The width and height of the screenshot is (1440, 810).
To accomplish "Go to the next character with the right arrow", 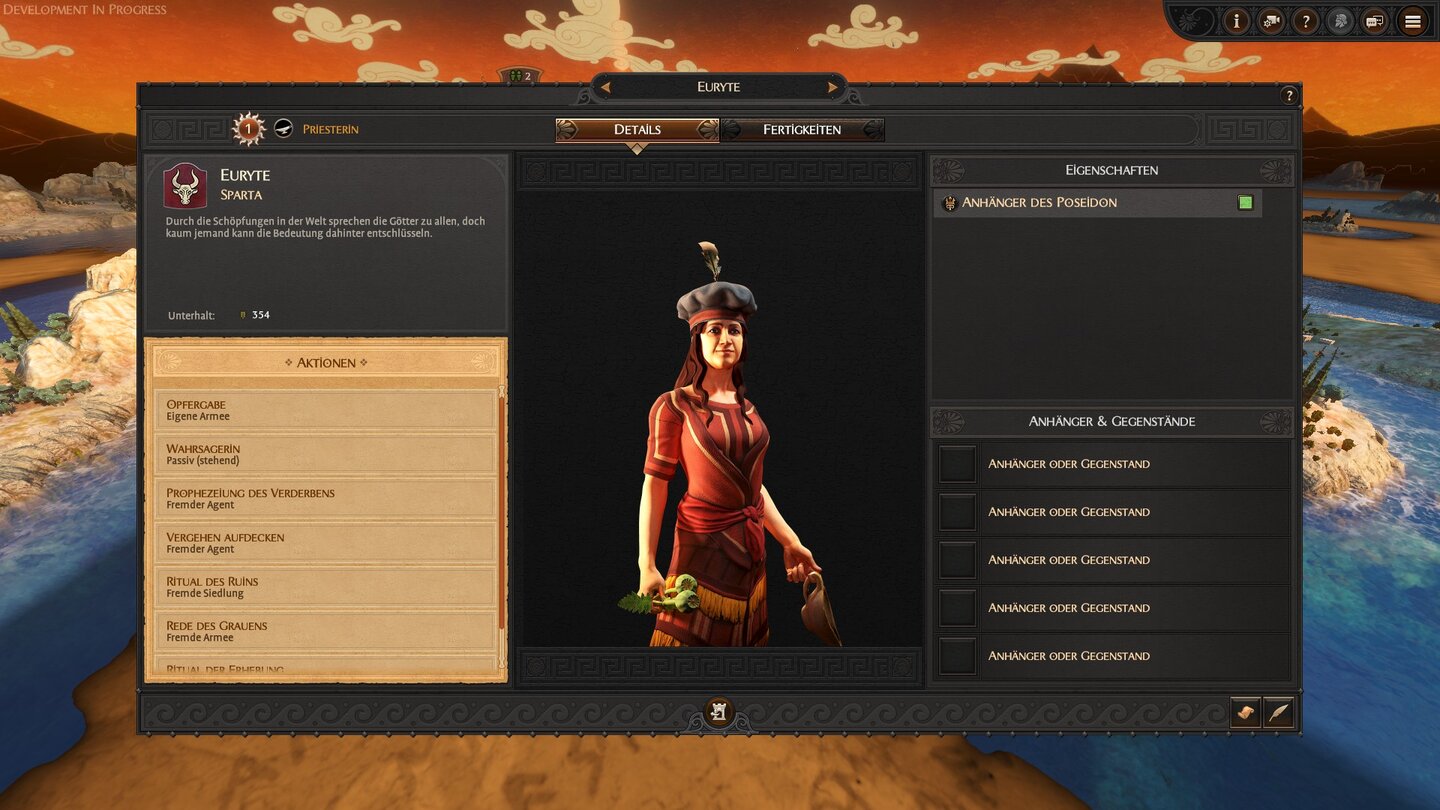I will coord(832,88).
